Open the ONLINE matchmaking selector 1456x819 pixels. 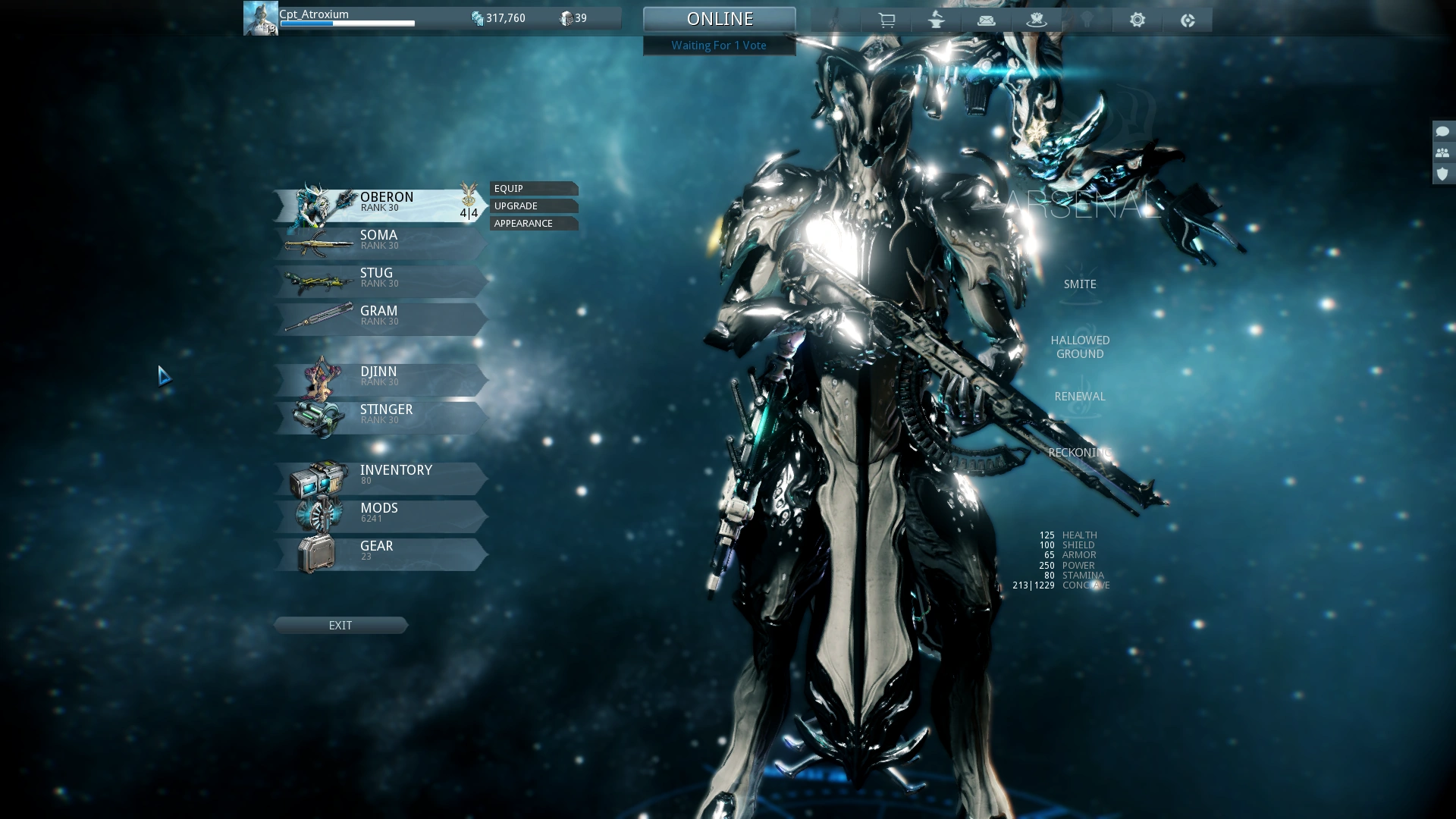tap(719, 18)
